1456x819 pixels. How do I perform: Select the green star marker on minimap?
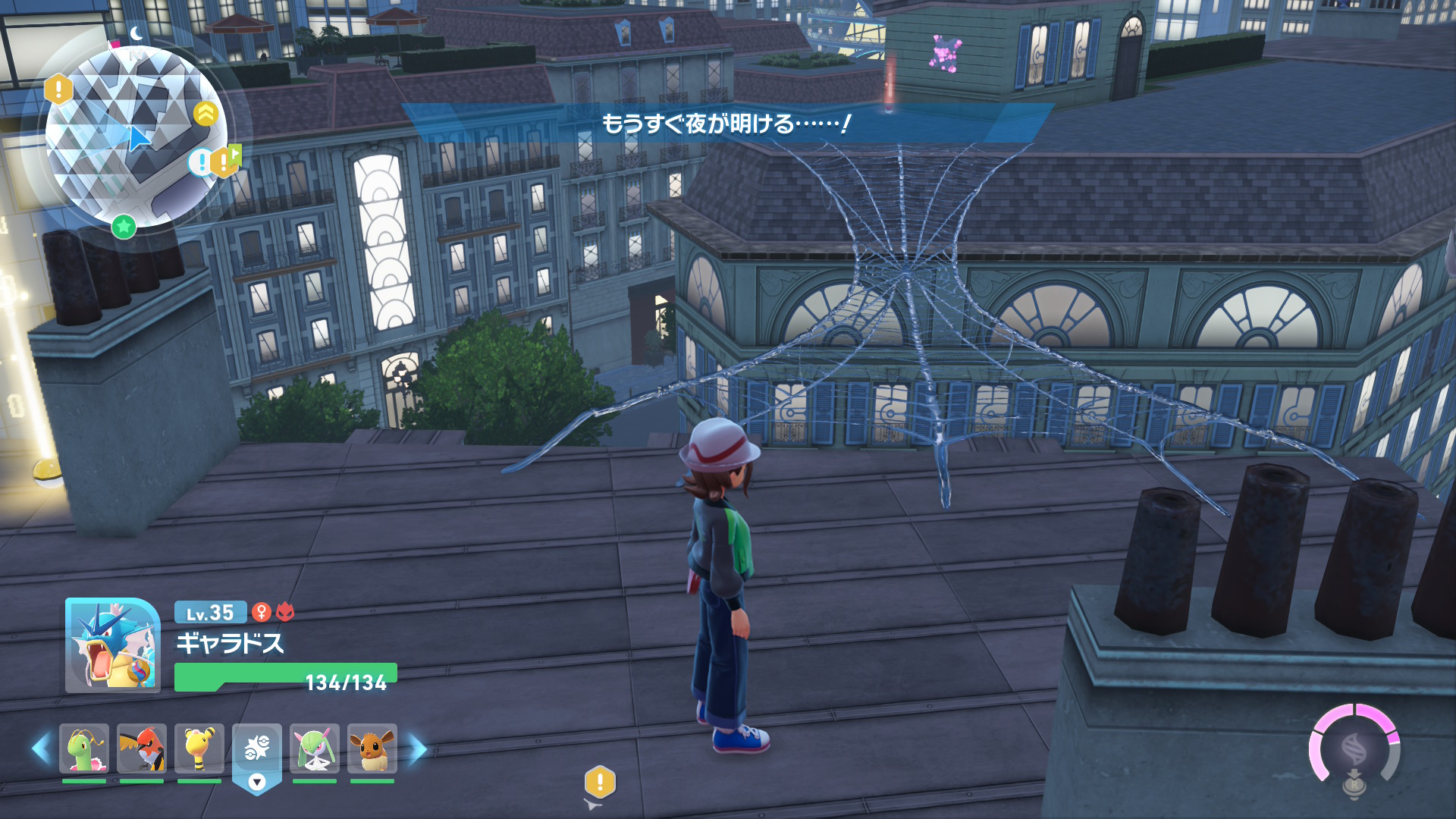point(124,225)
